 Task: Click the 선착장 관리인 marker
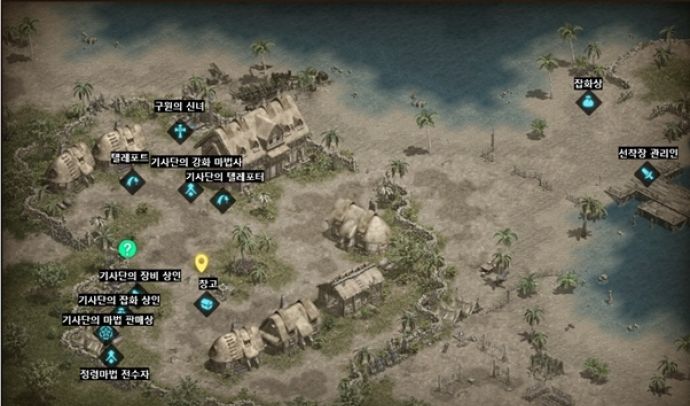click(x=647, y=175)
